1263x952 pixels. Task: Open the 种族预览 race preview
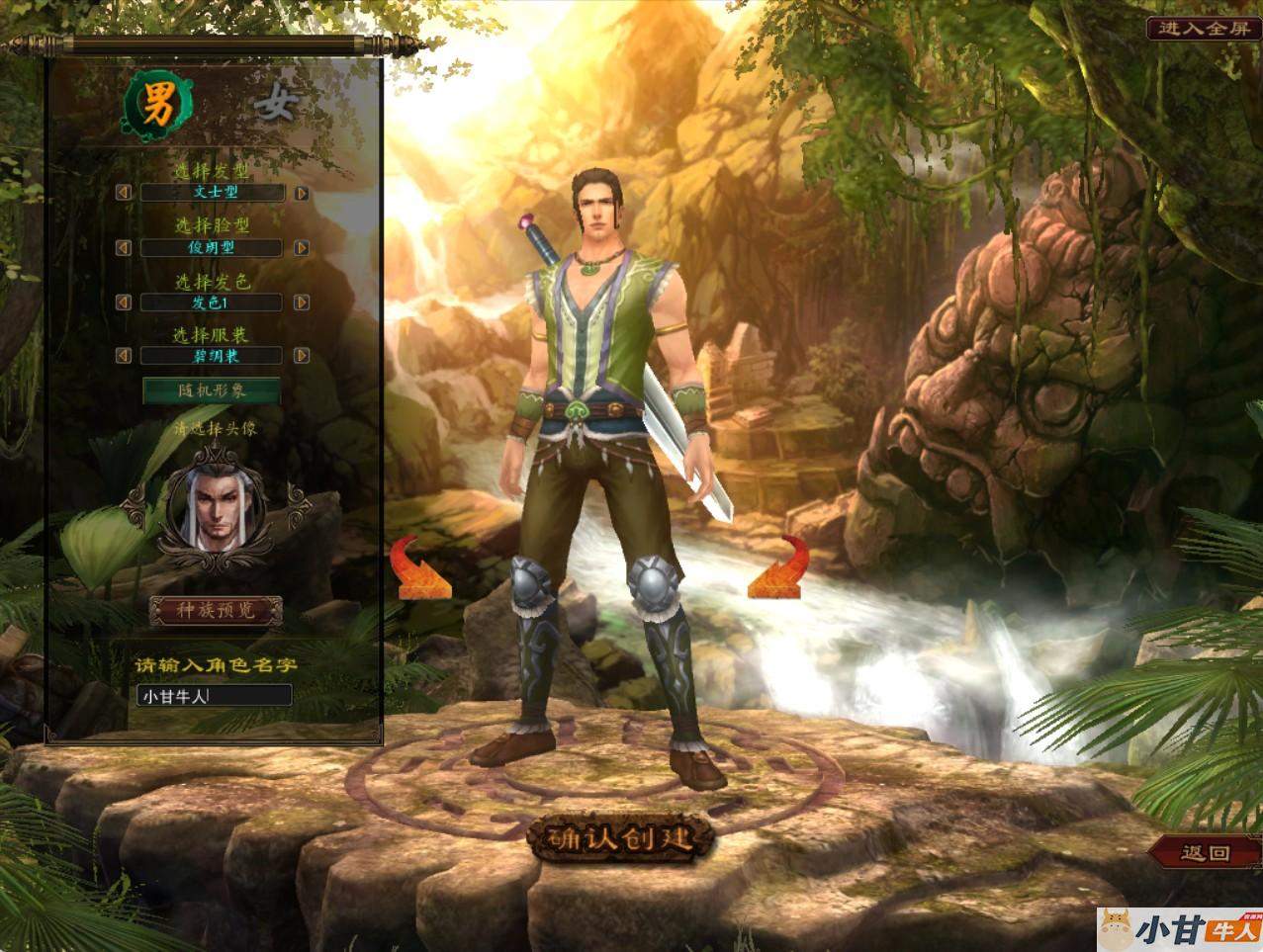[216, 611]
